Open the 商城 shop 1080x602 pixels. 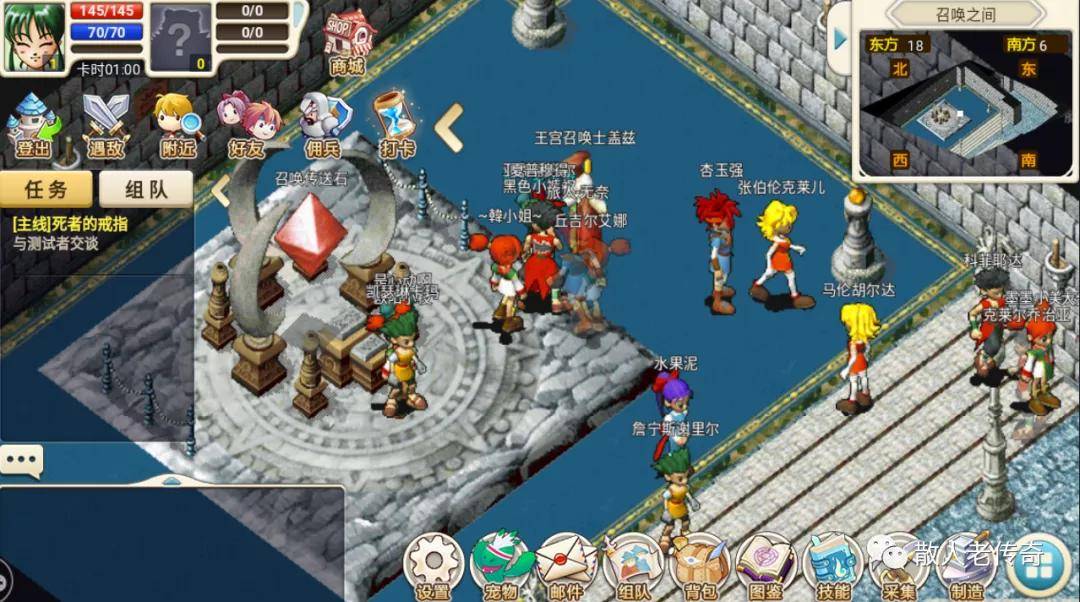(x=347, y=42)
